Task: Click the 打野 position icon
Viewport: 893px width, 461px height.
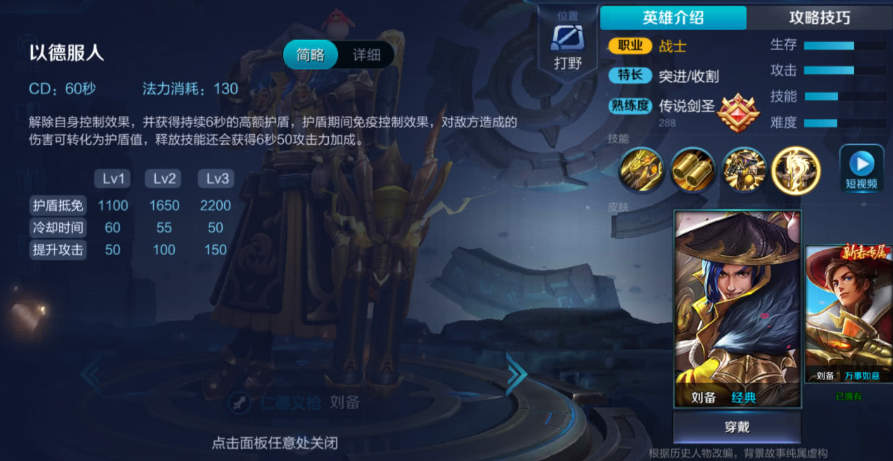Action: coord(567,45)
